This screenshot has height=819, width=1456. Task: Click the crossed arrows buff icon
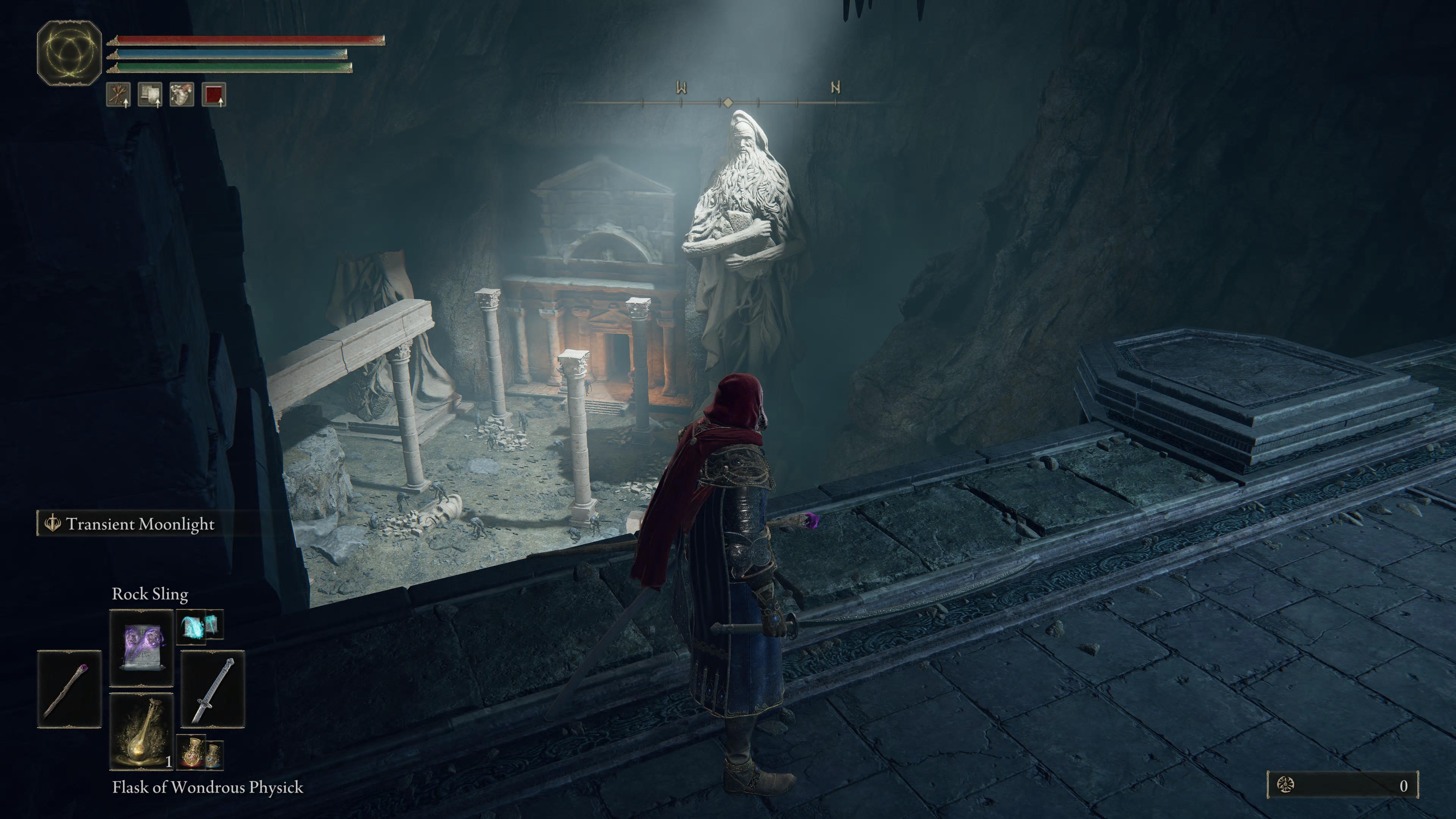point(119,94)
